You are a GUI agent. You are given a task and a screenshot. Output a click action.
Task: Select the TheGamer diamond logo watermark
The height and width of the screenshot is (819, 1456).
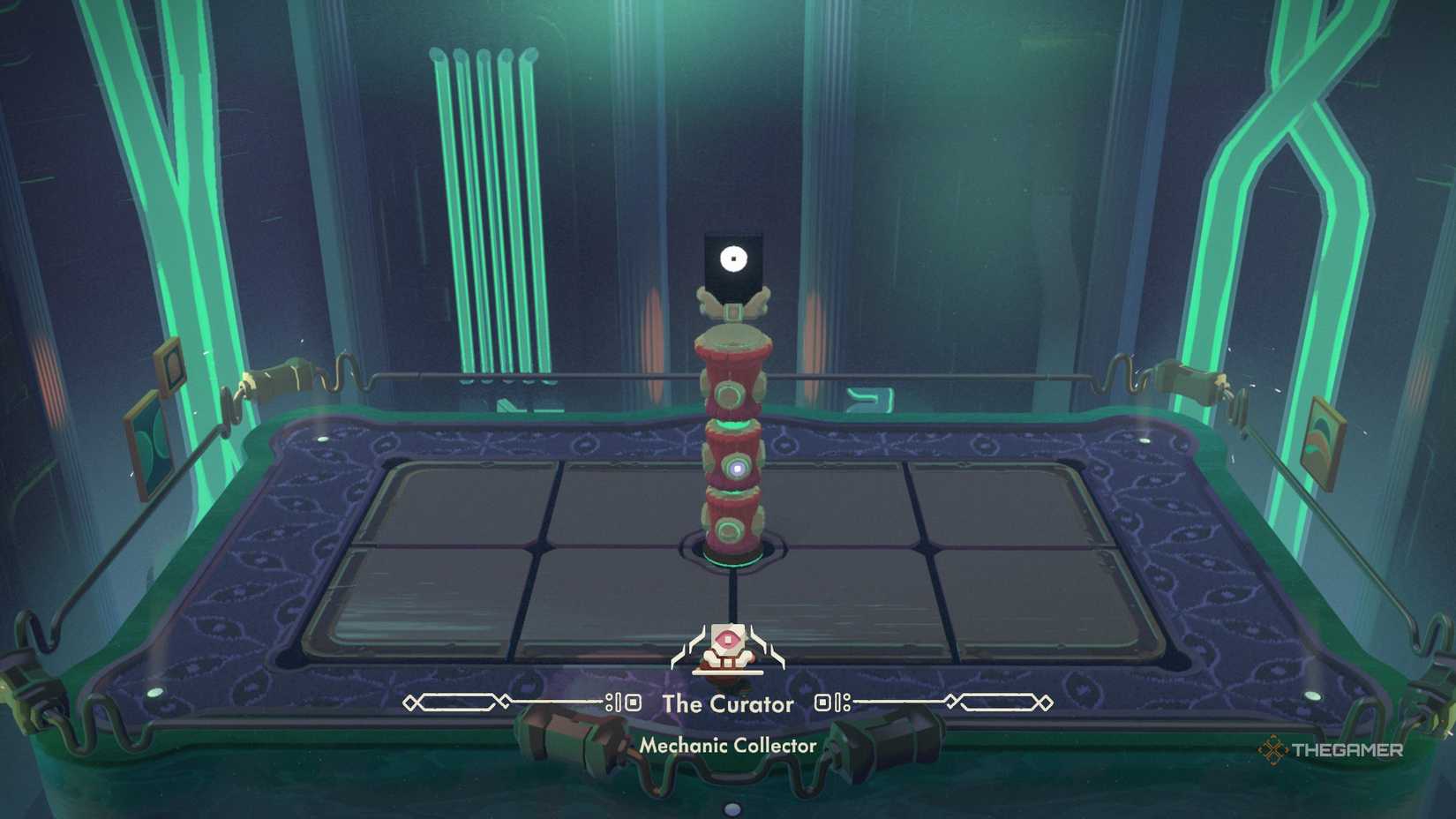[x=1272, y=748]
